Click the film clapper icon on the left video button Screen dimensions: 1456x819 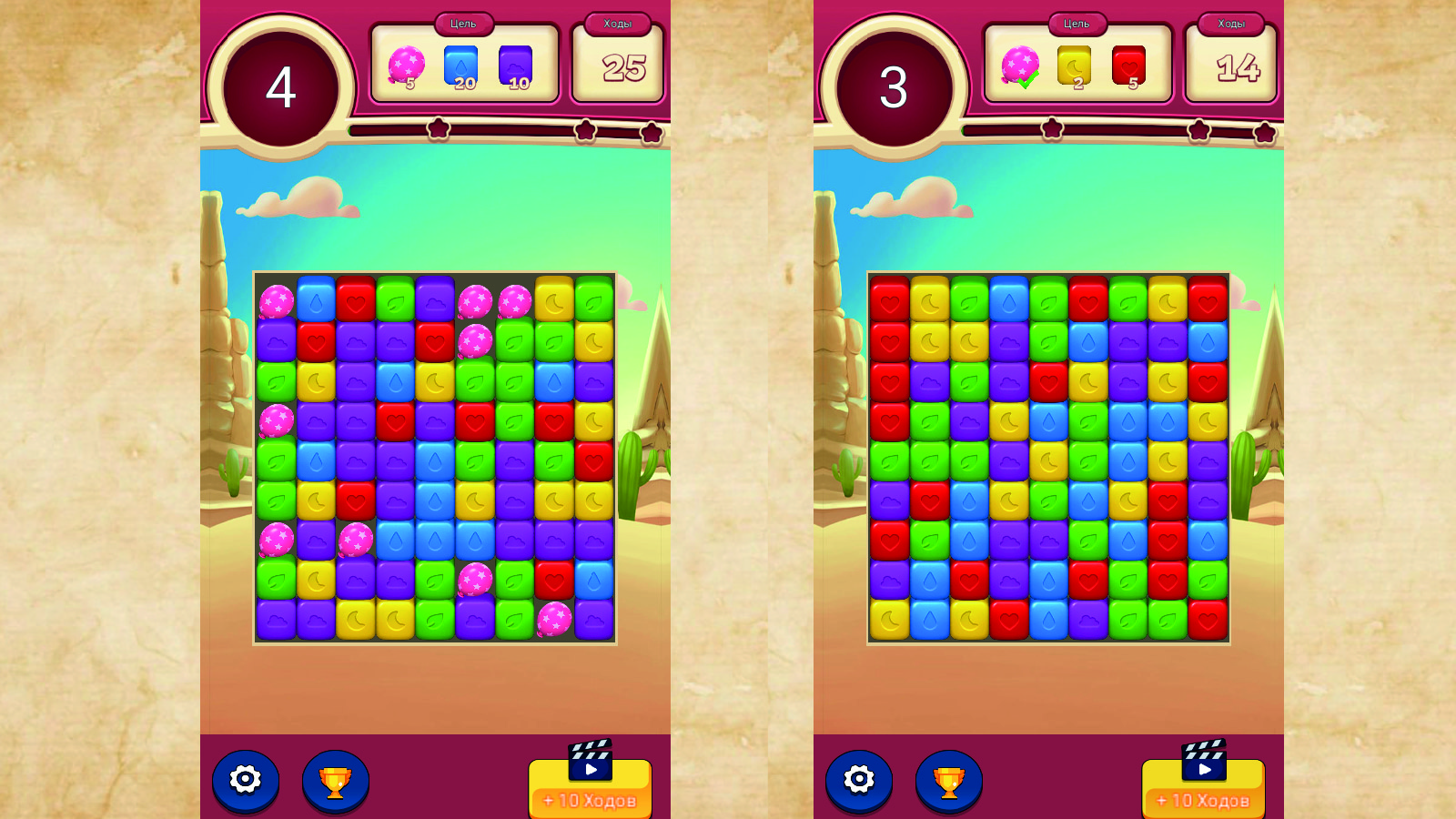(590, 761)
